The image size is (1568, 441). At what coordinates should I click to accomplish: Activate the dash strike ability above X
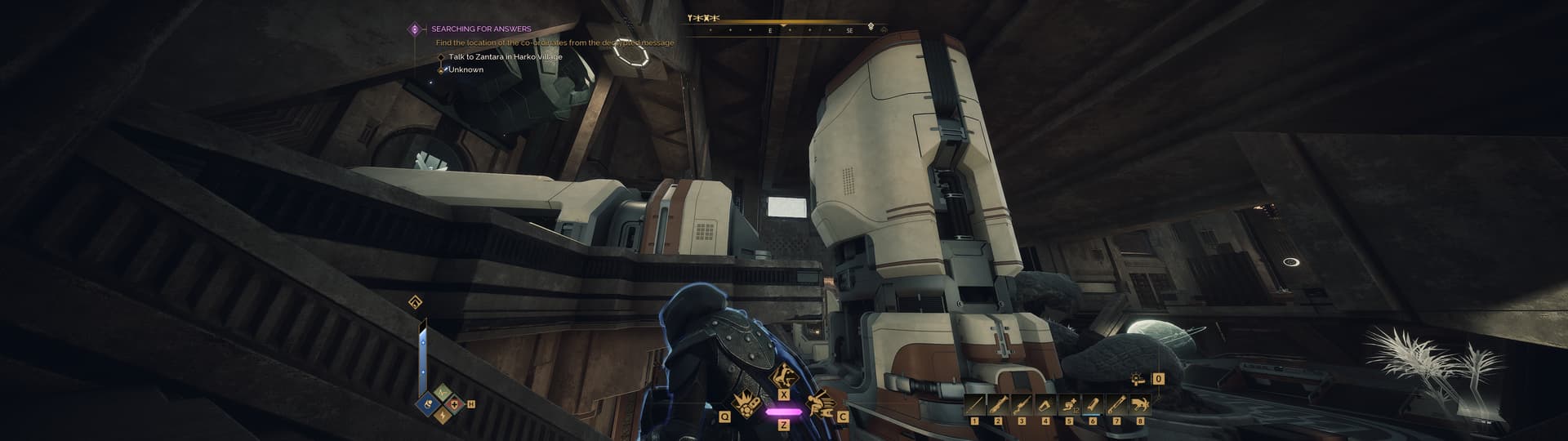(x=783, y=379)
